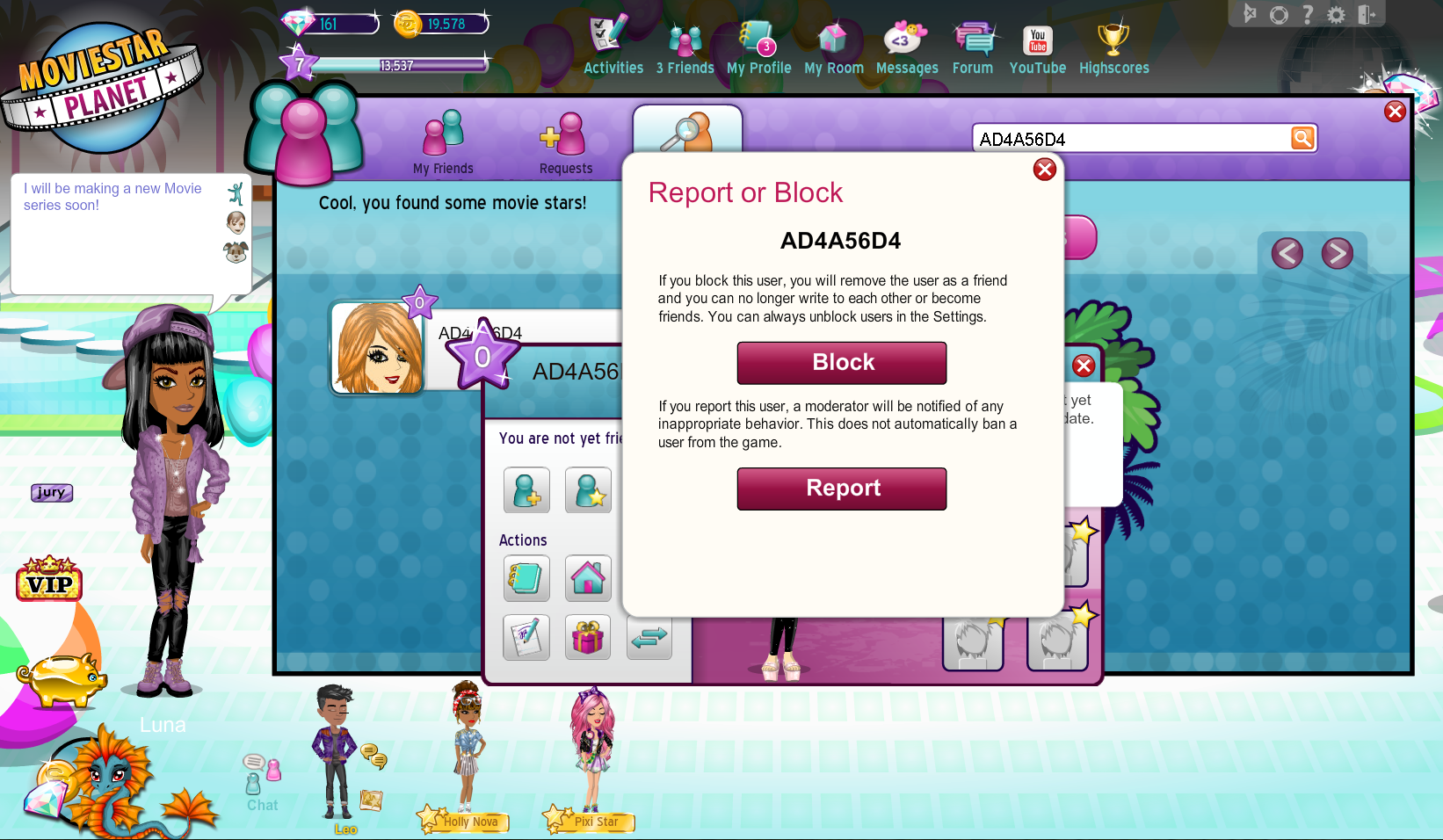The width and height of the screenshot is (1443, 840).
Task: Close the Report or Block dialog
Action: tap(1044, 170)
